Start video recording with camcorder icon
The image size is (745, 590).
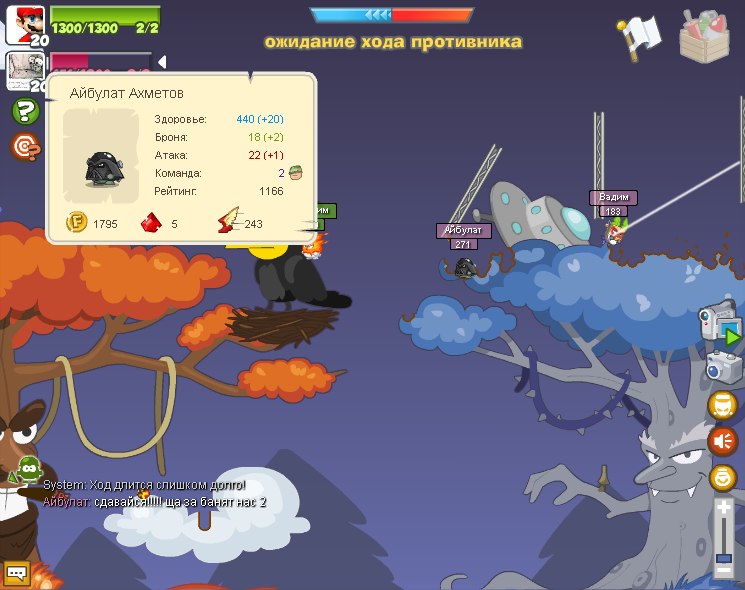(x=720, y=326)
